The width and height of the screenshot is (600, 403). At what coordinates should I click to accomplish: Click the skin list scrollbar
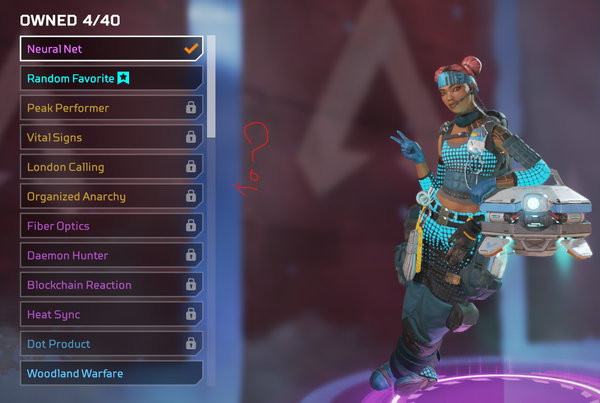[211, 85]
